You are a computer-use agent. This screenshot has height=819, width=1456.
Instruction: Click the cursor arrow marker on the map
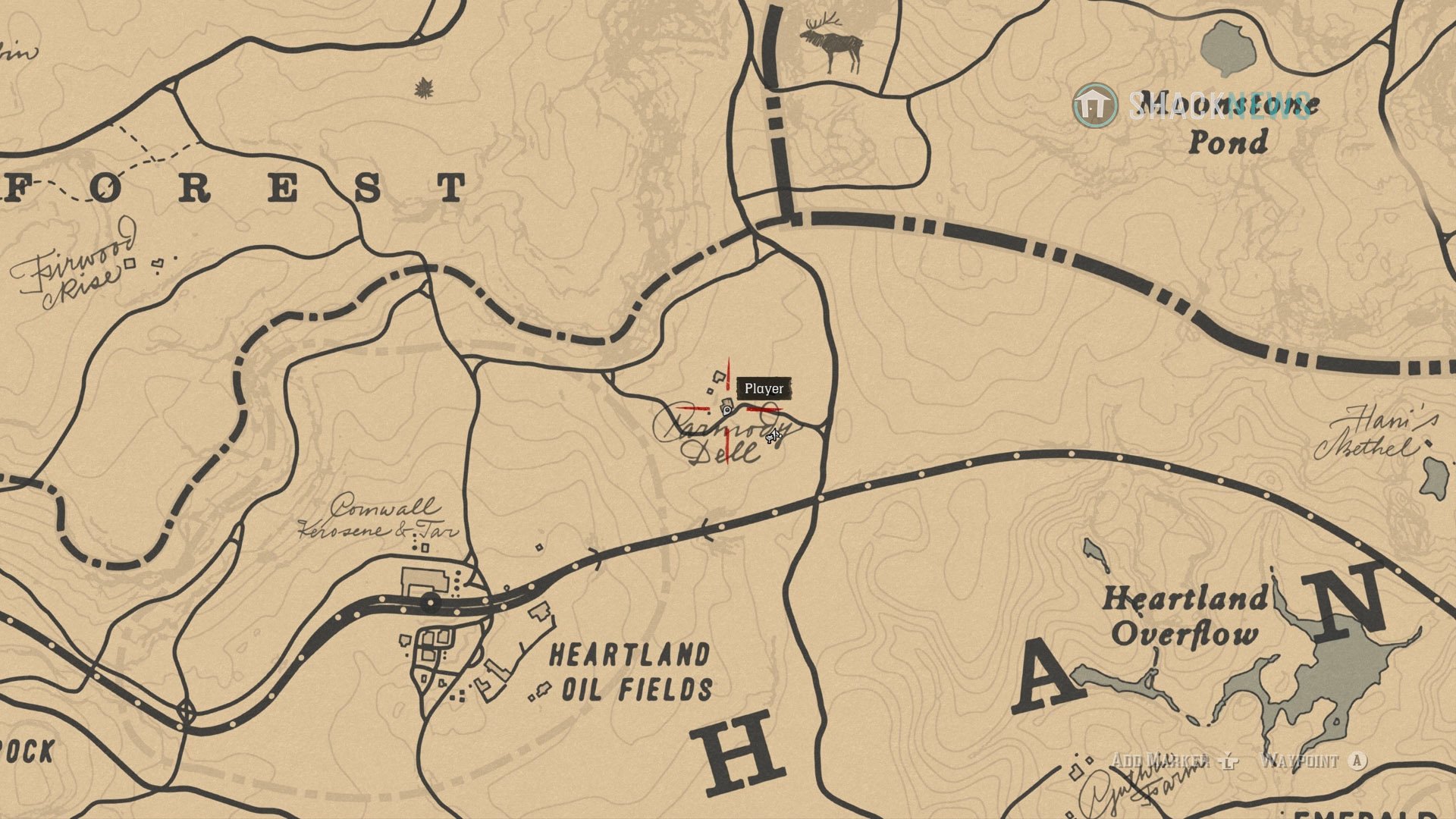773,436
